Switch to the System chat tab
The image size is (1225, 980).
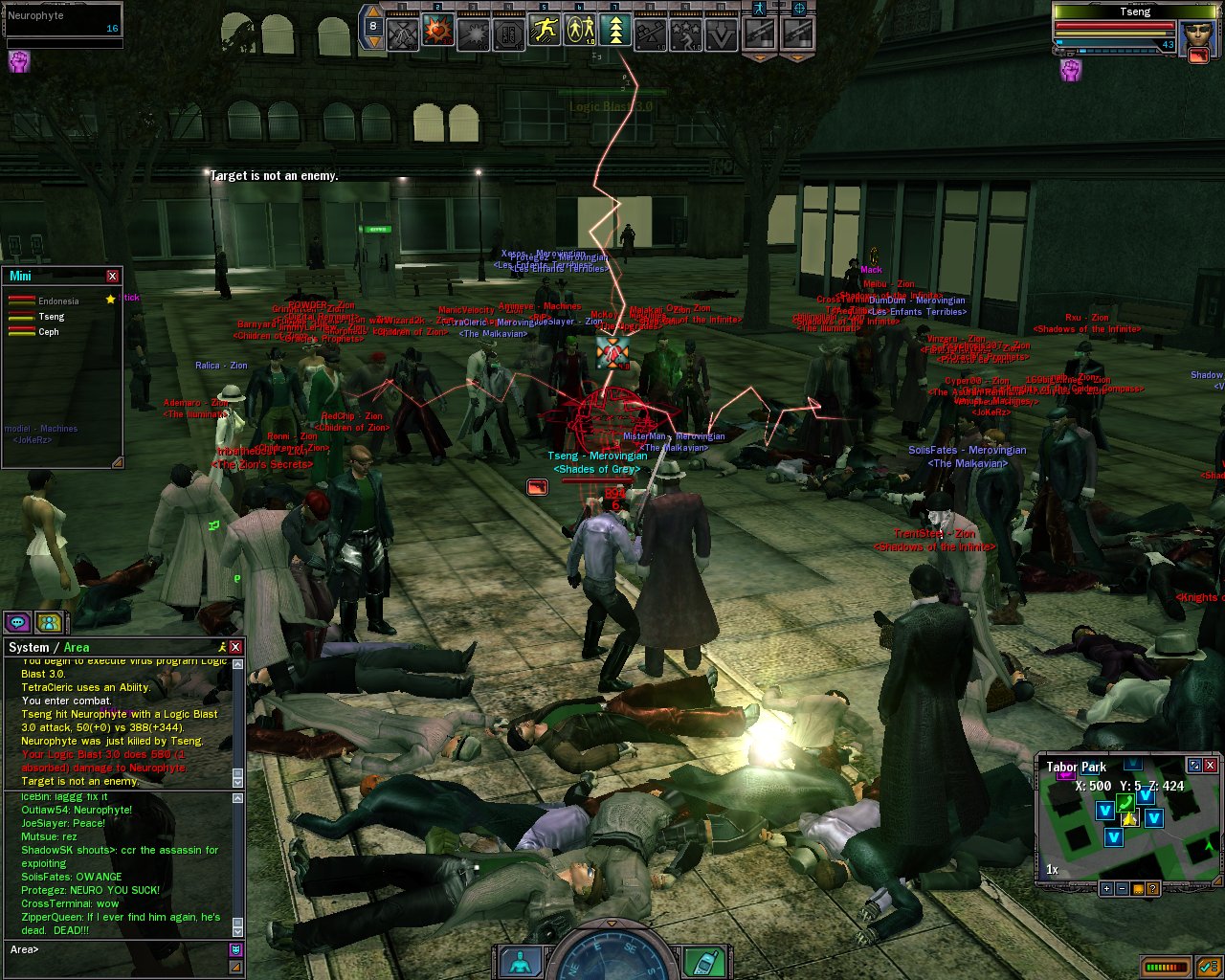coord(29,647)
